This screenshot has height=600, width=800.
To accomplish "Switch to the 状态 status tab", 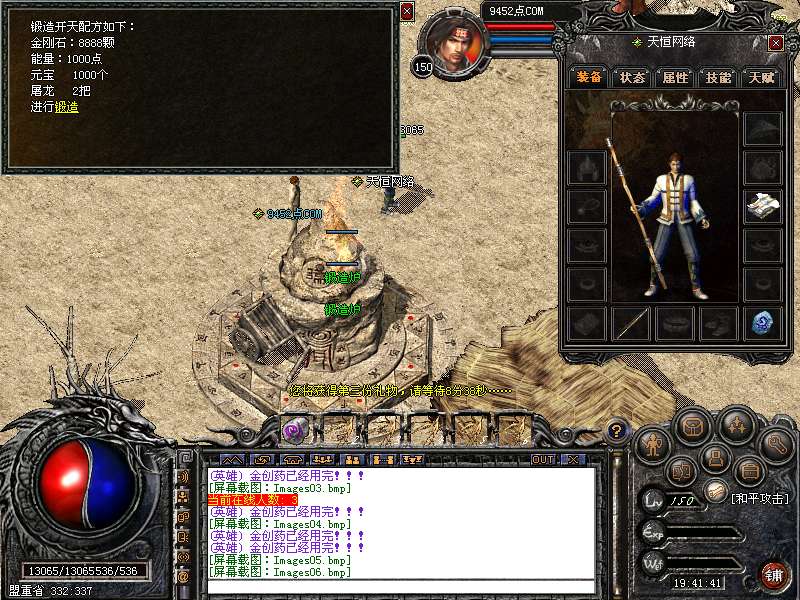I will point(632,77).
